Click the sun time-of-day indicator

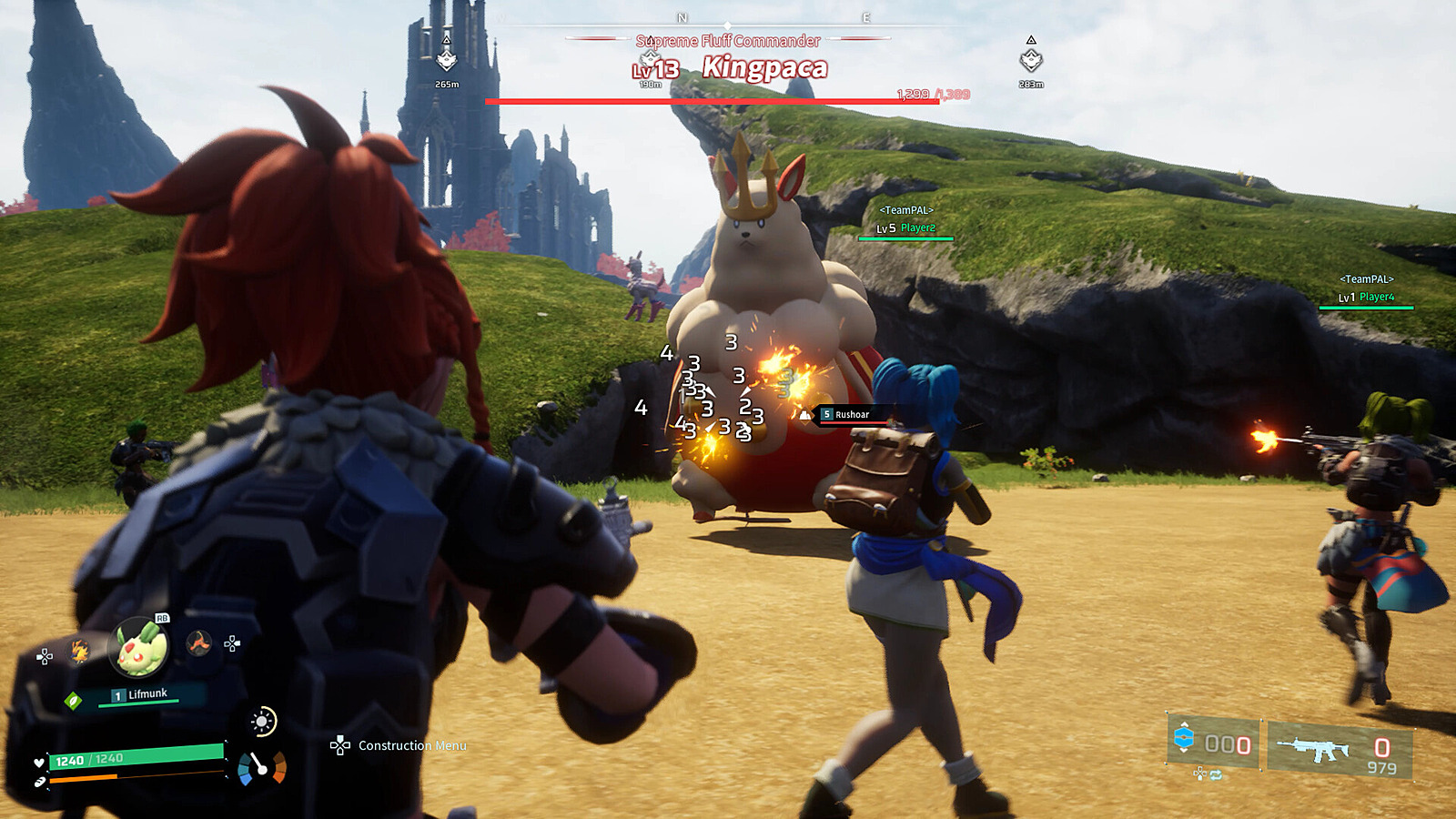pyautogui.click(x=262, y=722)
